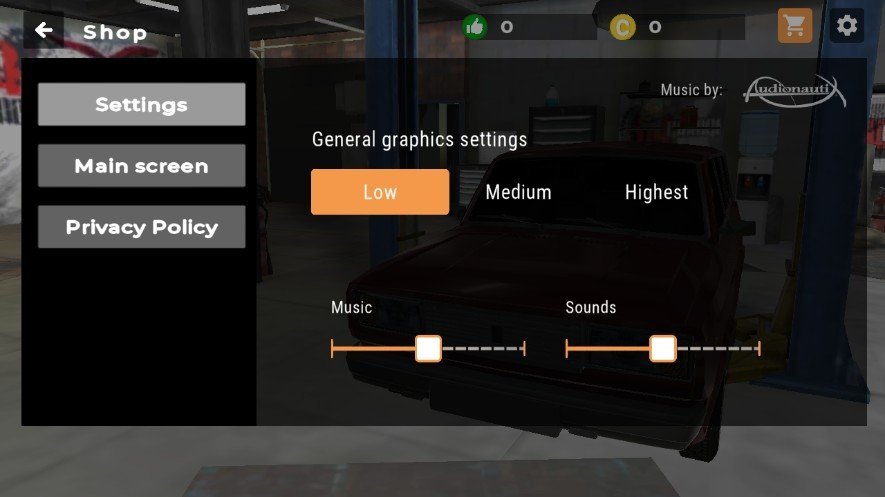
Task: Return to the Main screen
Action: click(x=141, y=166)
